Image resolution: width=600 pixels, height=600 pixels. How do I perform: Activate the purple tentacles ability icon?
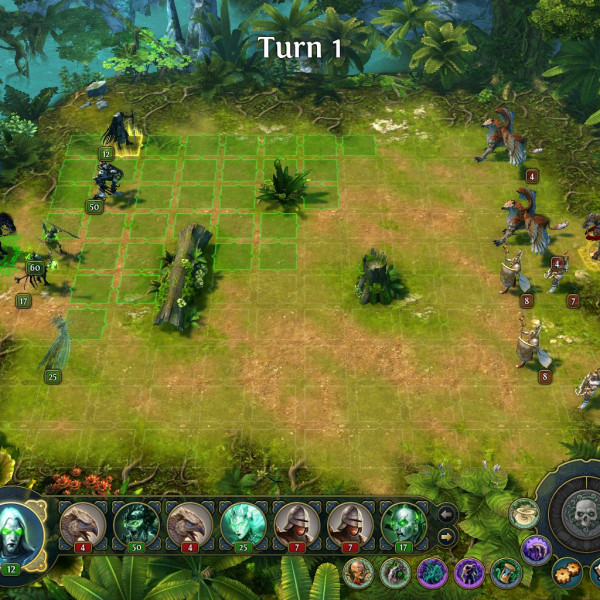(x=432, y=573)
